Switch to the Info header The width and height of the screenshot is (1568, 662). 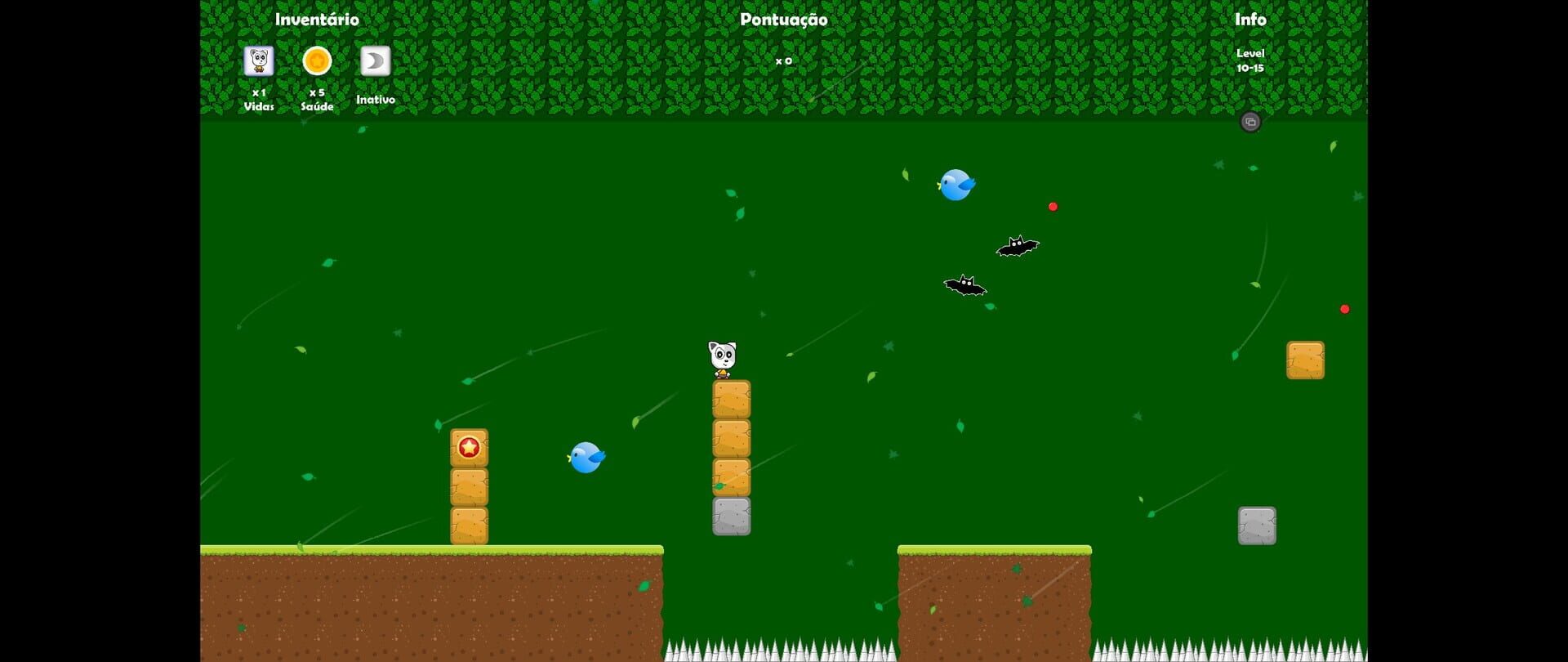pos(1252,18)
